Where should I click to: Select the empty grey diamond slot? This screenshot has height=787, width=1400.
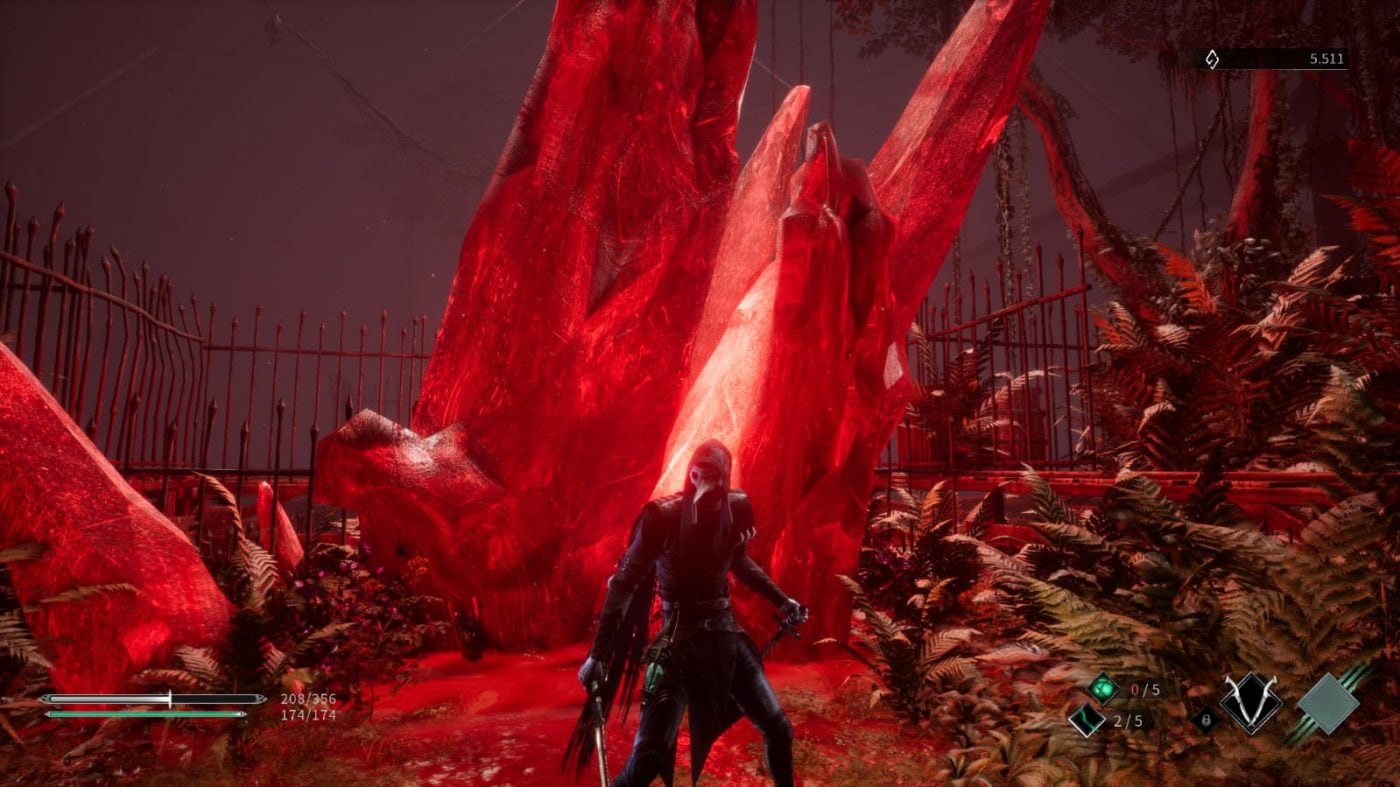click(x=1327, y=703)
